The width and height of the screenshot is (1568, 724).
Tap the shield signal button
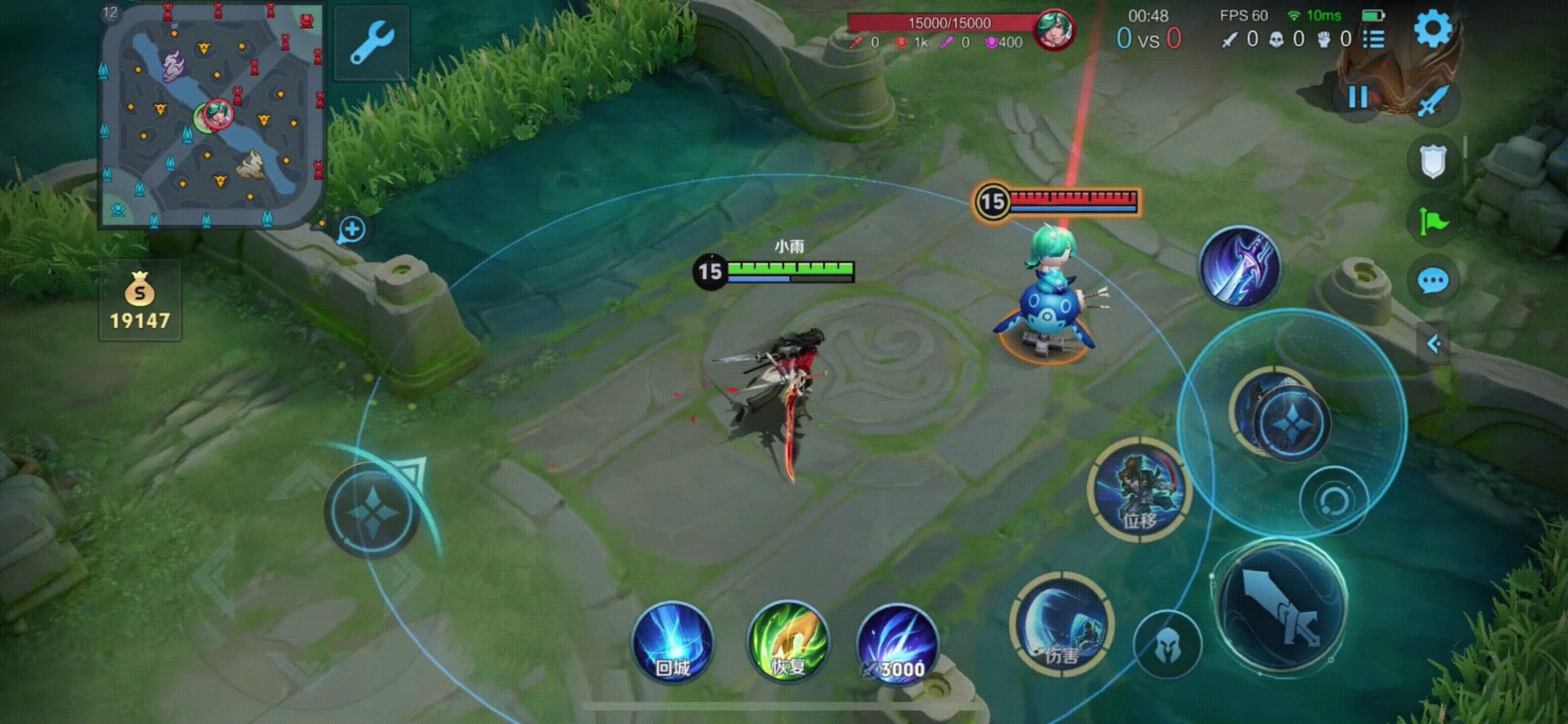click(x=1433, y=161)
